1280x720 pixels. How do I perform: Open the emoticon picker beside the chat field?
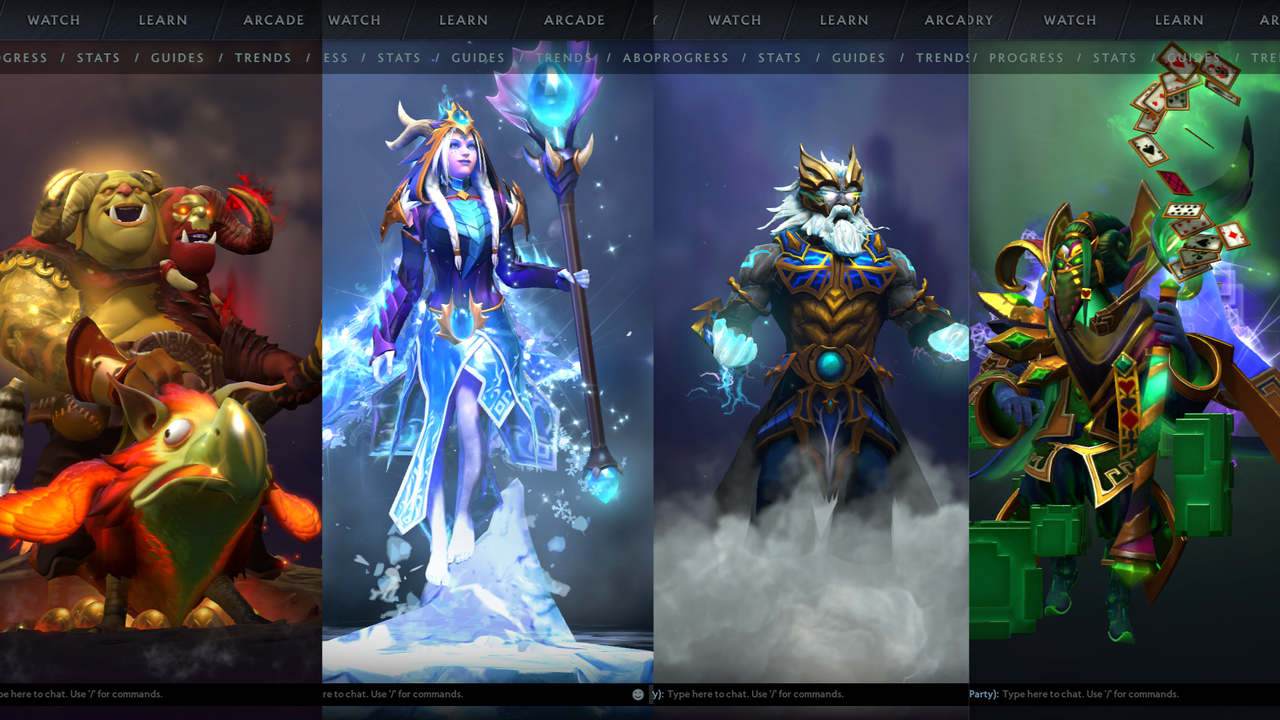[638, 693]
